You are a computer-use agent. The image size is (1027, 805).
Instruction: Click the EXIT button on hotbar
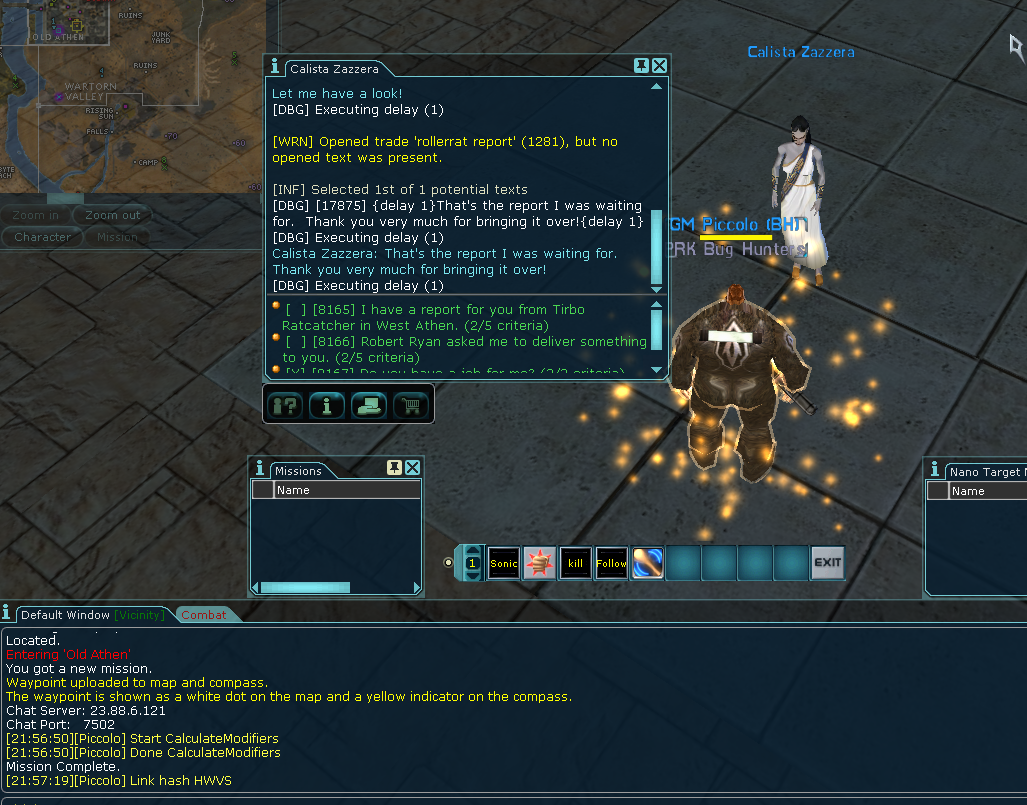tap(827, 563)
